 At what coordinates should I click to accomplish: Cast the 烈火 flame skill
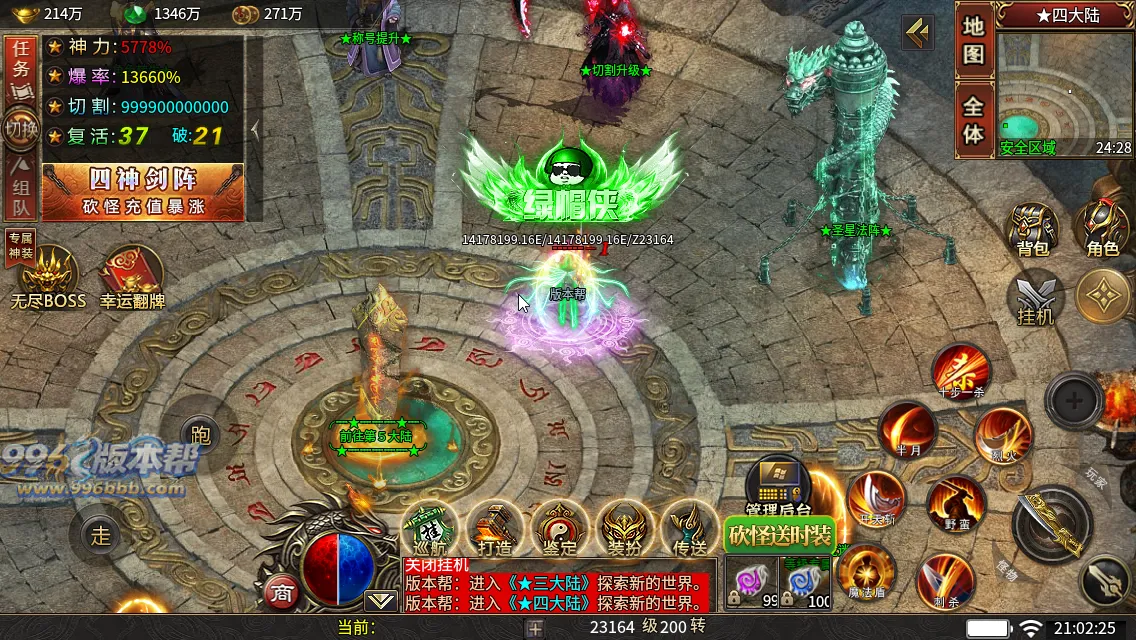coord(1002,436)
